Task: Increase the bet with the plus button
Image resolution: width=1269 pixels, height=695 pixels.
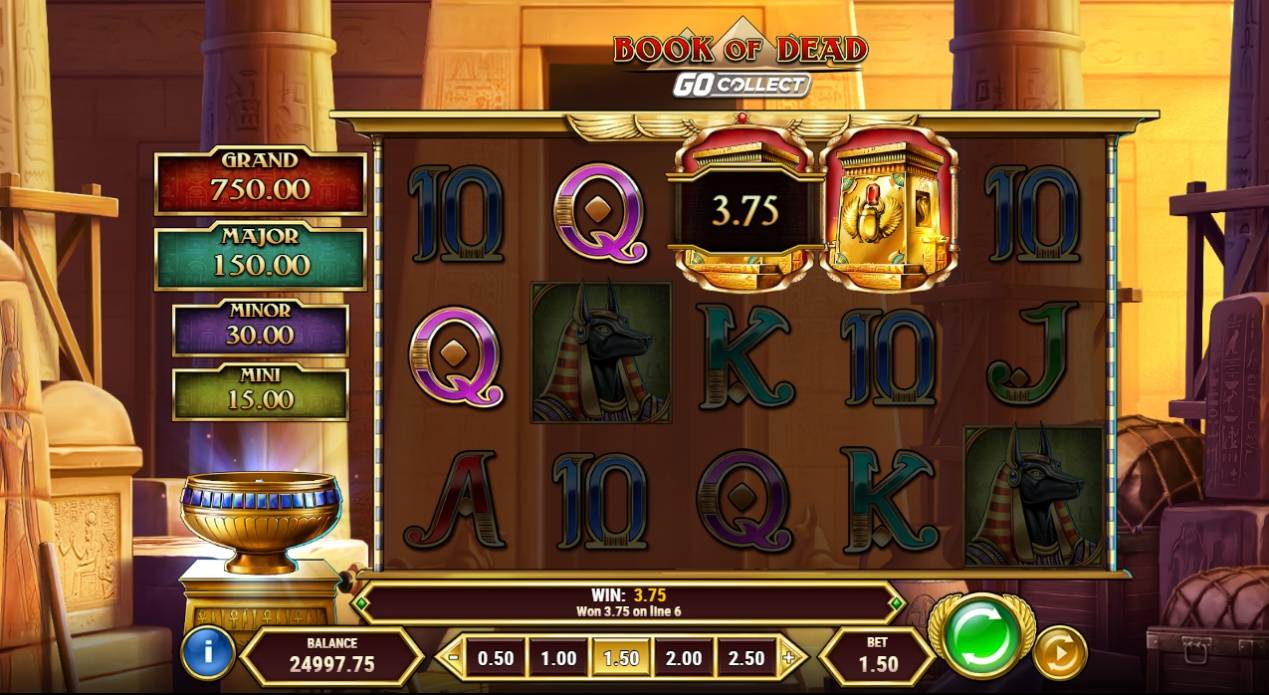Action: (x=789, y=658)
